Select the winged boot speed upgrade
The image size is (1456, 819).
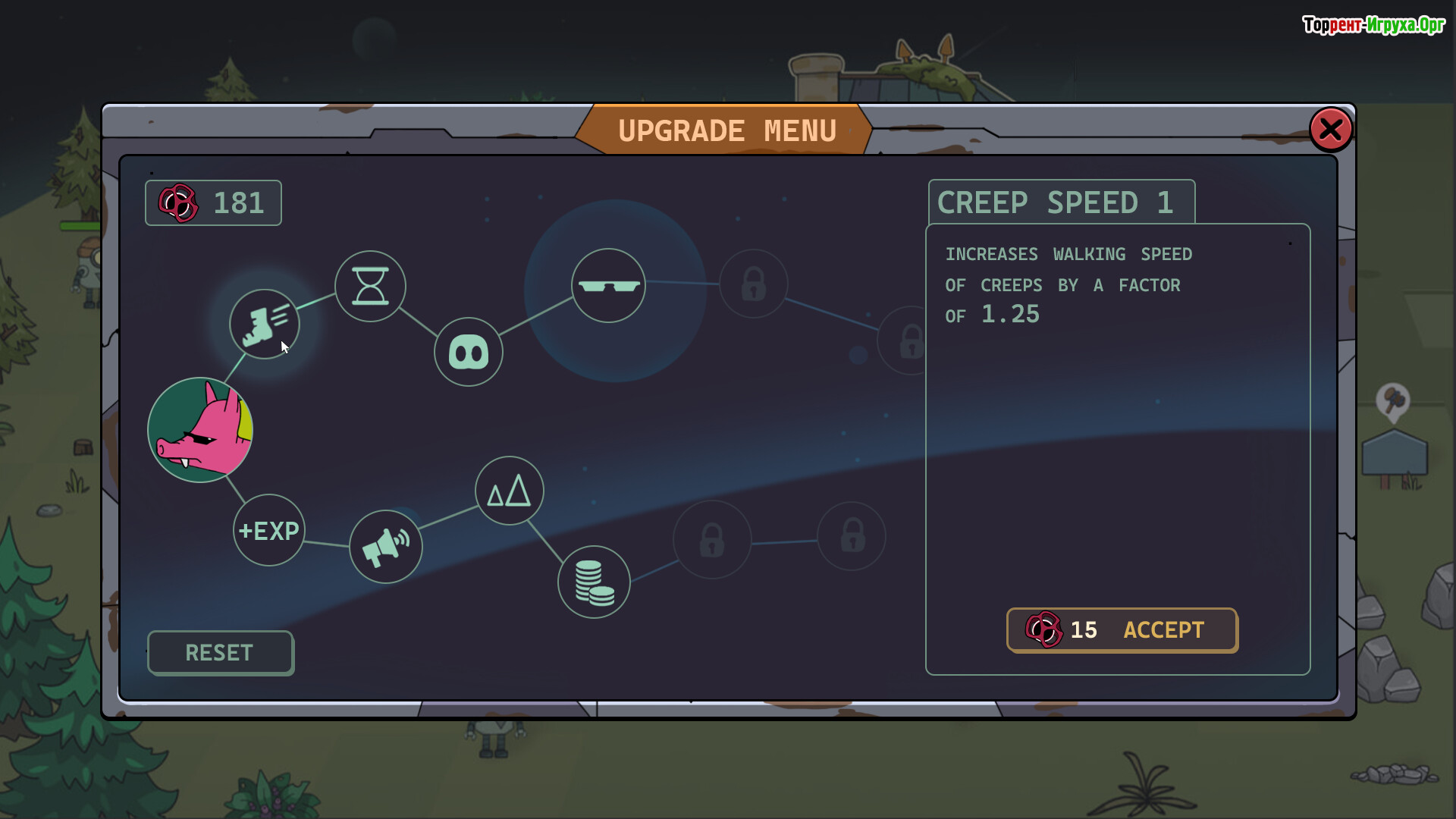265,324
